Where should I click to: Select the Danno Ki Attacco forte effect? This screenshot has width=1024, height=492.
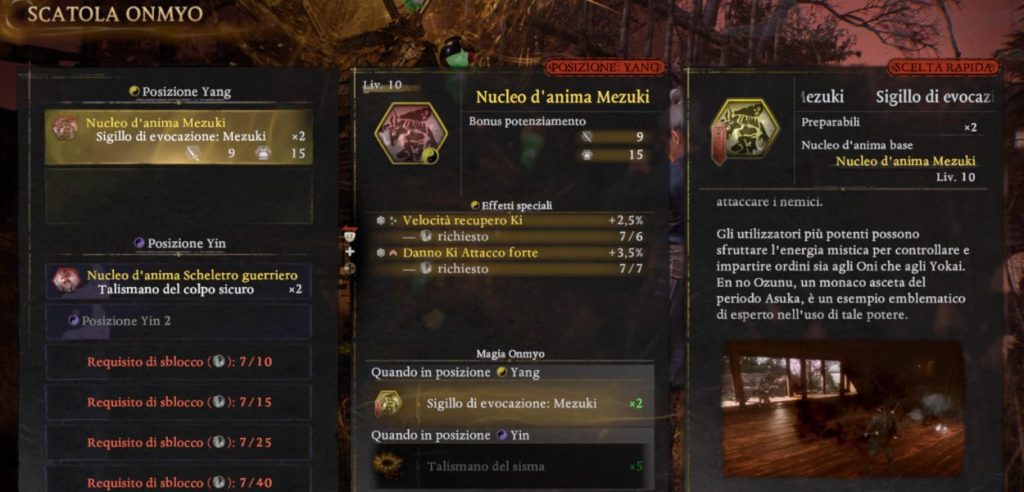(510, 253)
